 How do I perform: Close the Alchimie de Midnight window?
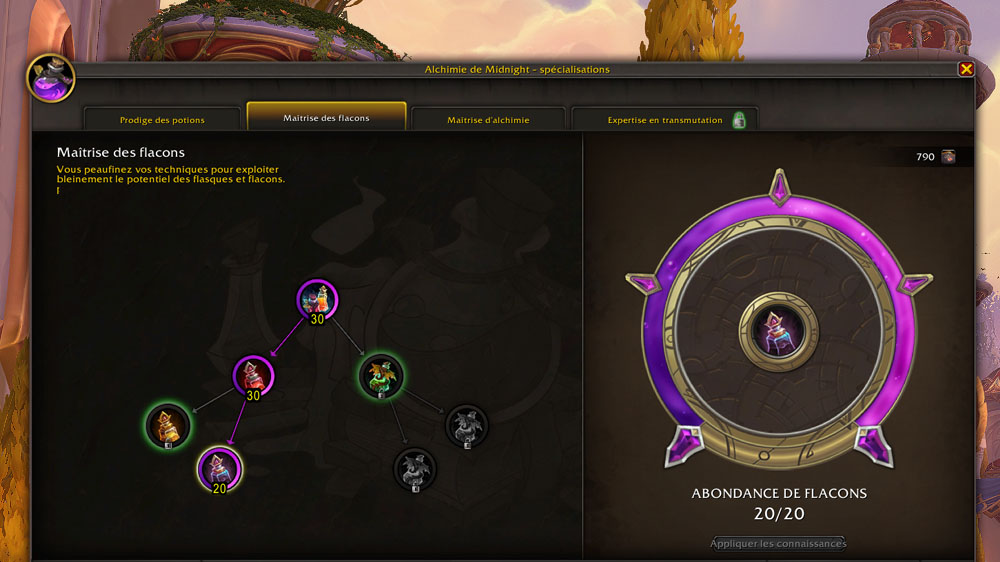click(x=966, y=69)
